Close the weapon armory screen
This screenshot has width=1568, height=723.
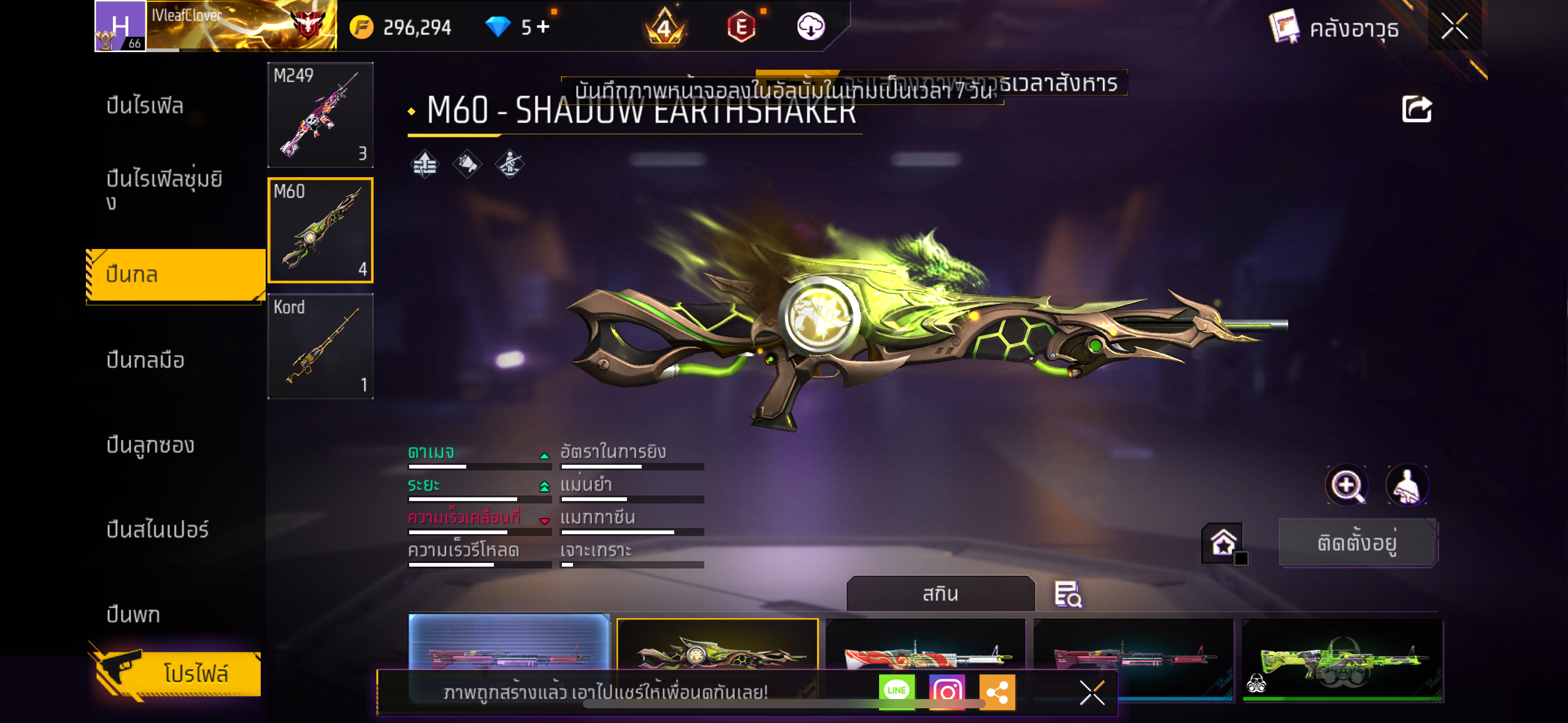click(1454, 26)
